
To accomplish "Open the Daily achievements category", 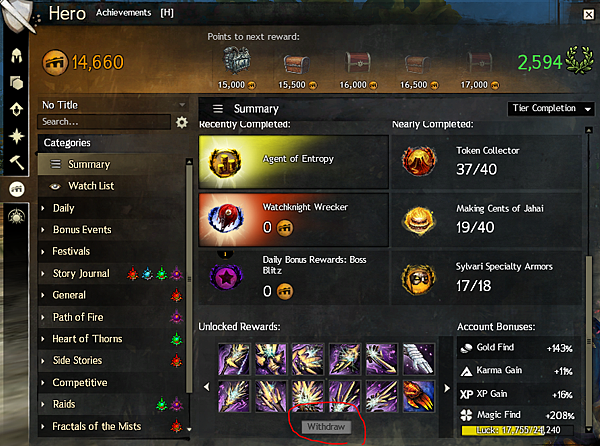I will point(63,208).
